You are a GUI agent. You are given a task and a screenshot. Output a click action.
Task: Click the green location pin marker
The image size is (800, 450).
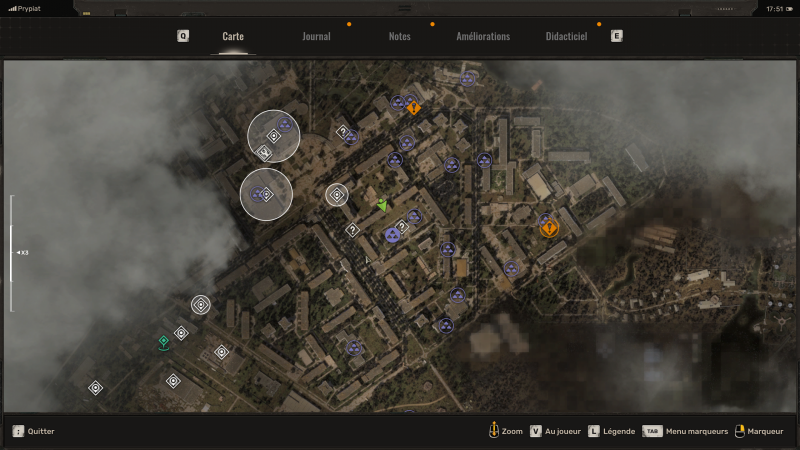(163, 342)
